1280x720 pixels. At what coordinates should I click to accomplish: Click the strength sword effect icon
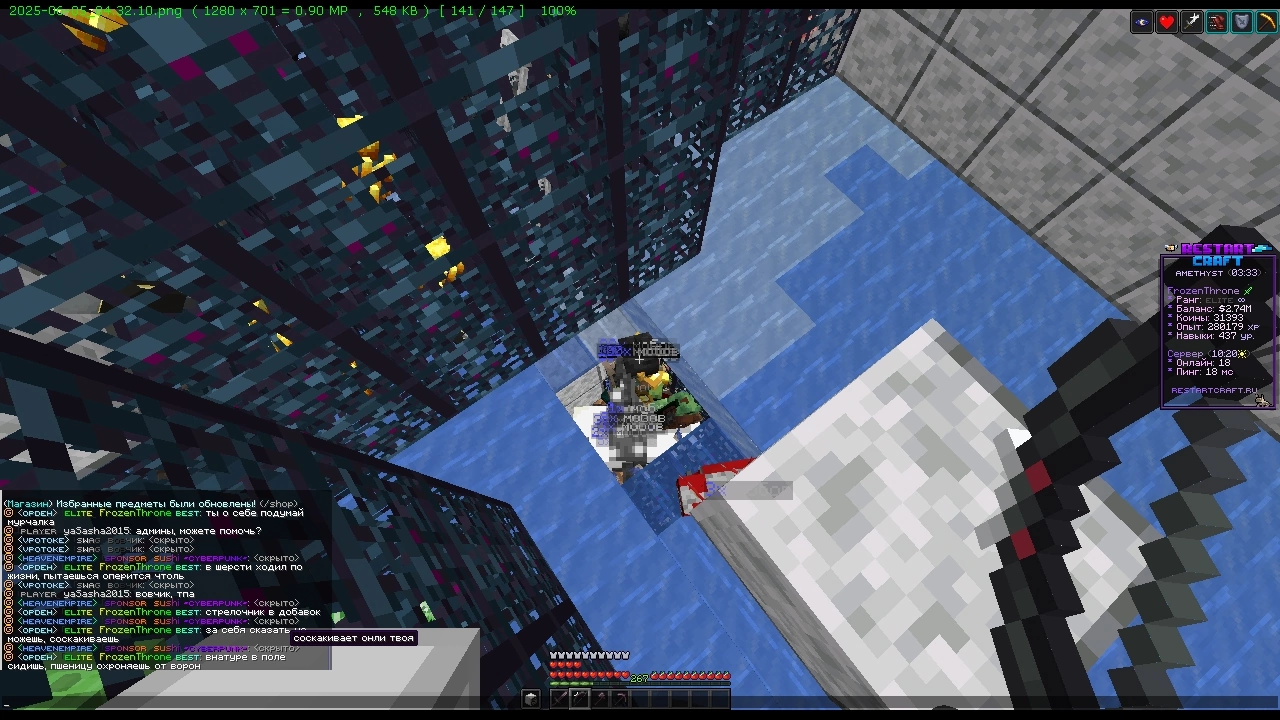[x=1192, y=22]
